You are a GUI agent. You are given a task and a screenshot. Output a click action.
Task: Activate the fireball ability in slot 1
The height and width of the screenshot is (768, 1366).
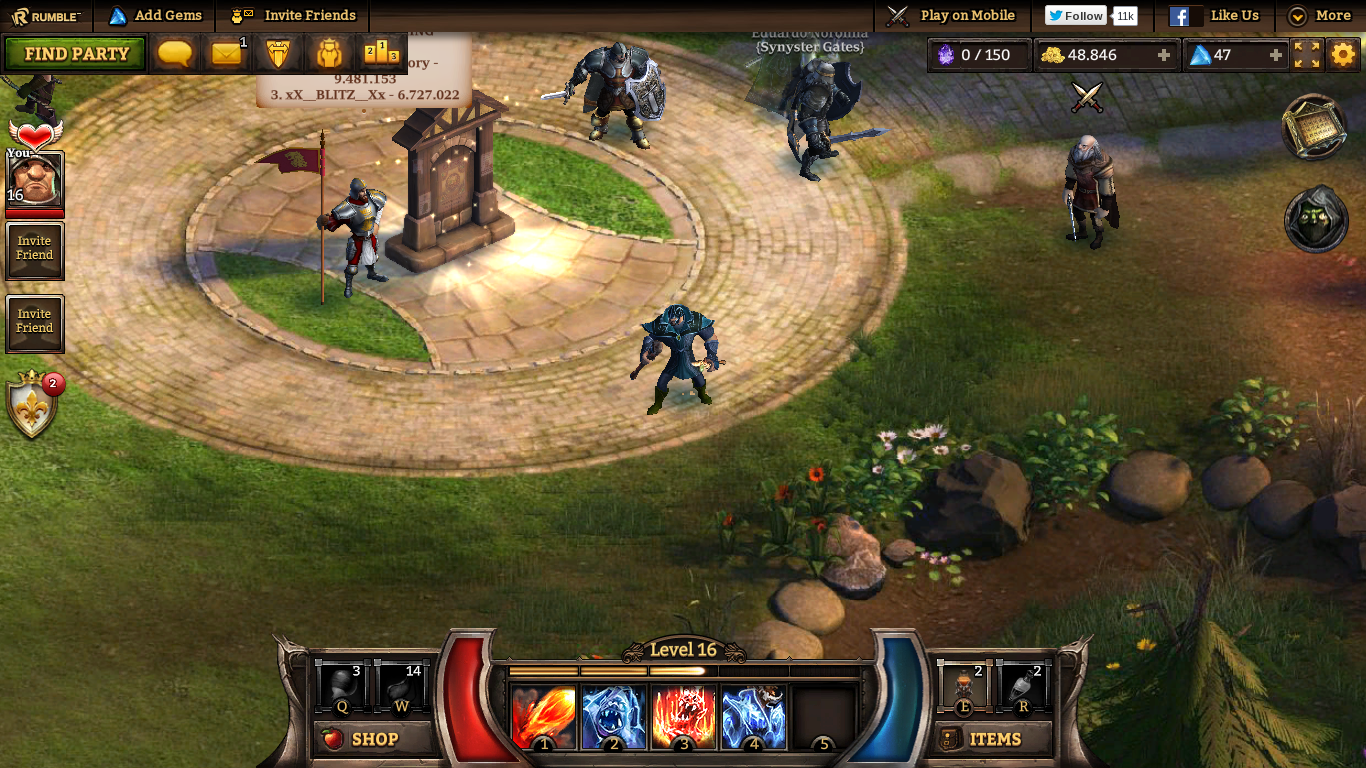[x=543, y=717]
